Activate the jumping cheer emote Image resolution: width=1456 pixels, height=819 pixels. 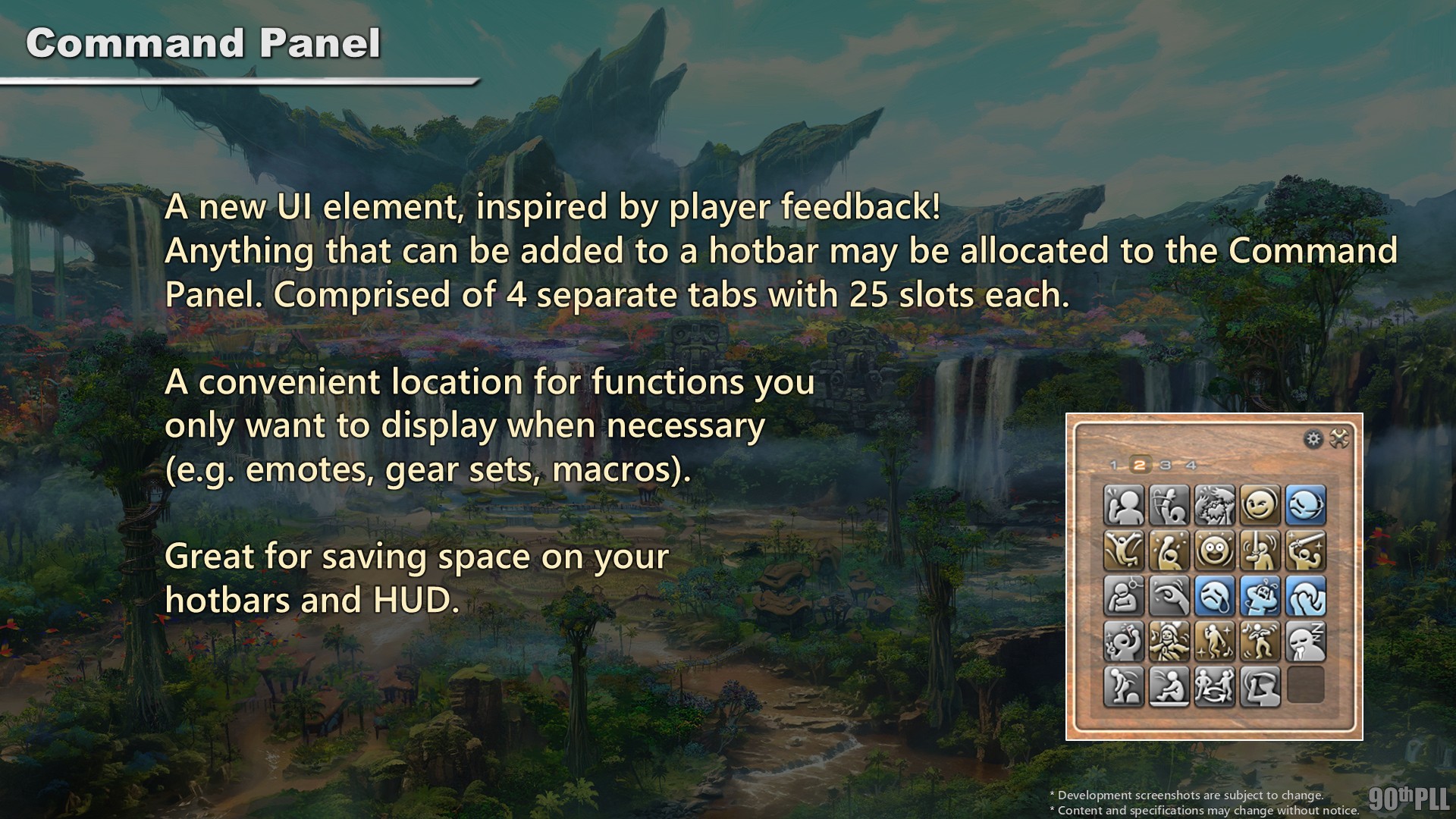[1123, 551]
